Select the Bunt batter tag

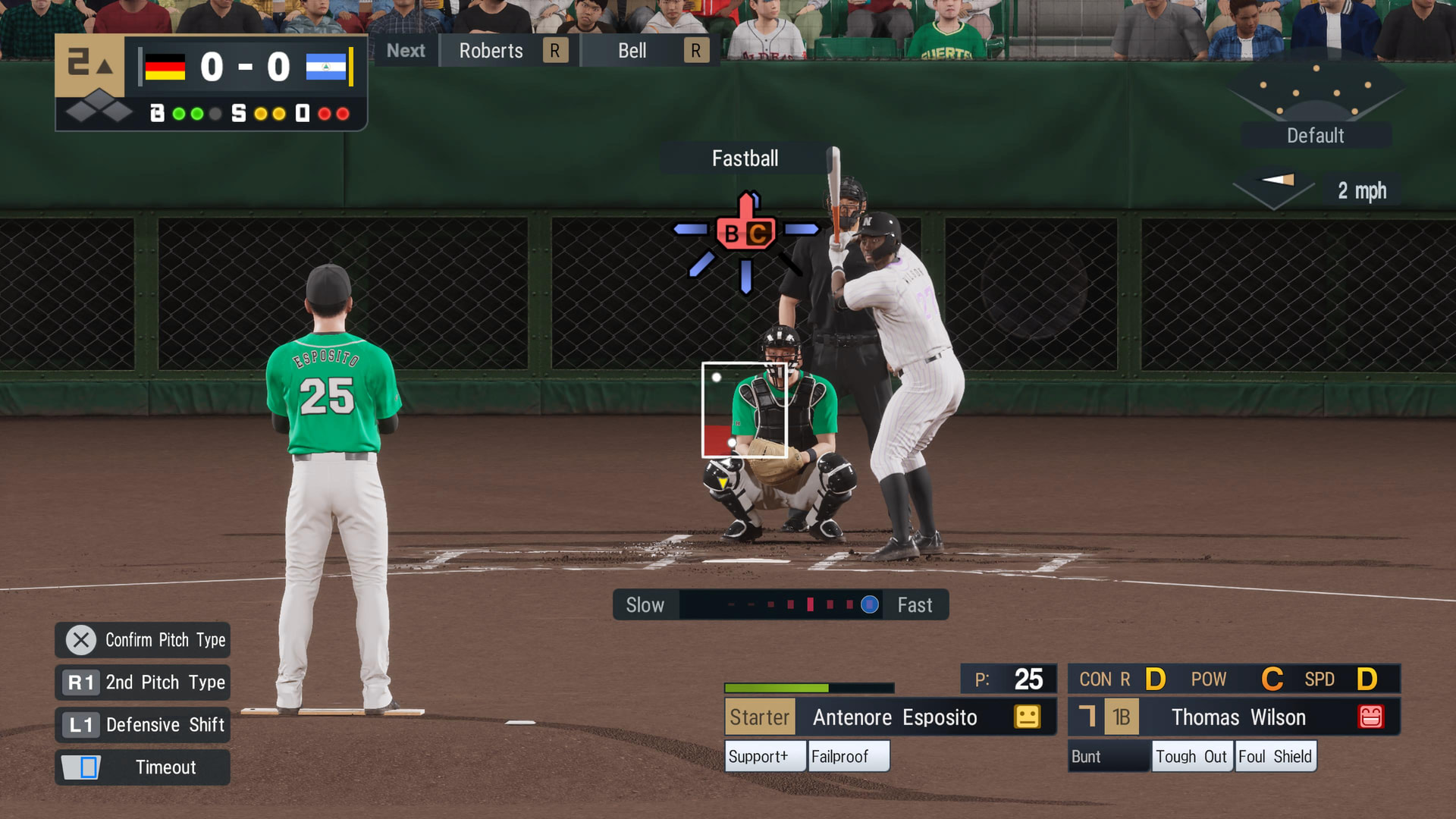(1107, 757)
